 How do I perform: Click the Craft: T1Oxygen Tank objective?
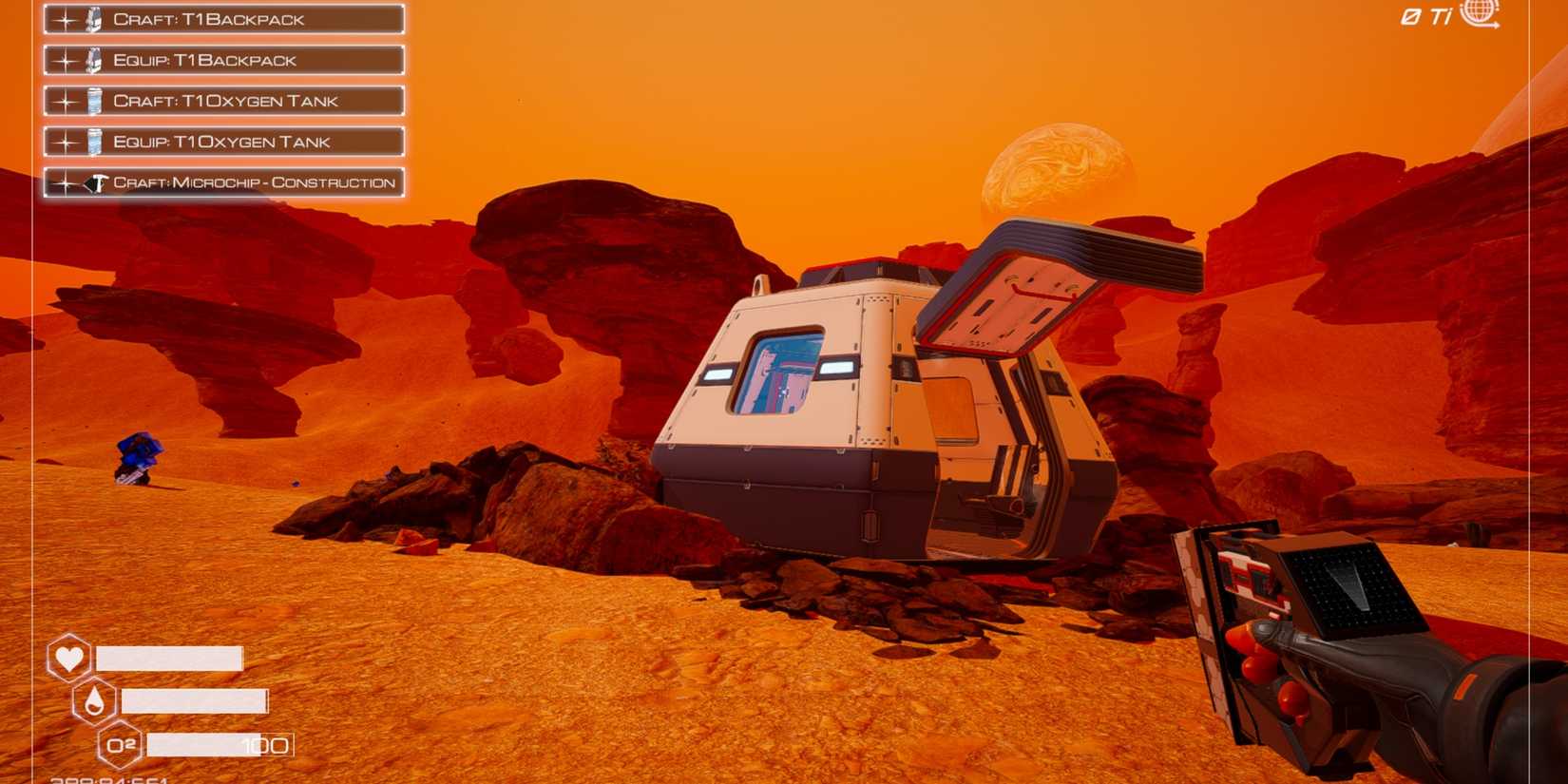pyautogui.click(x=223, y=100)
